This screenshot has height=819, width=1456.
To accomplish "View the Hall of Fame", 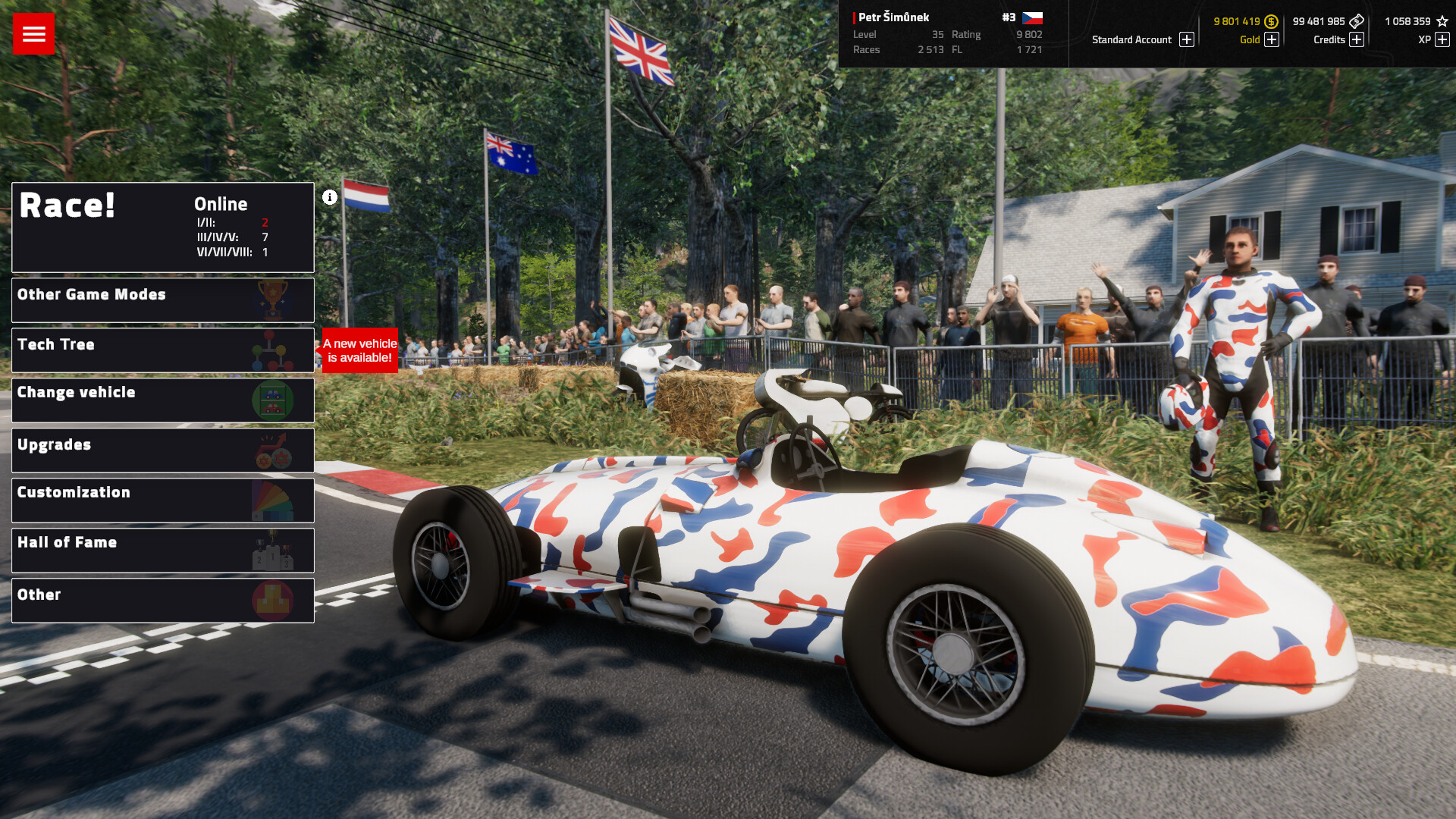I will point(162,550).
